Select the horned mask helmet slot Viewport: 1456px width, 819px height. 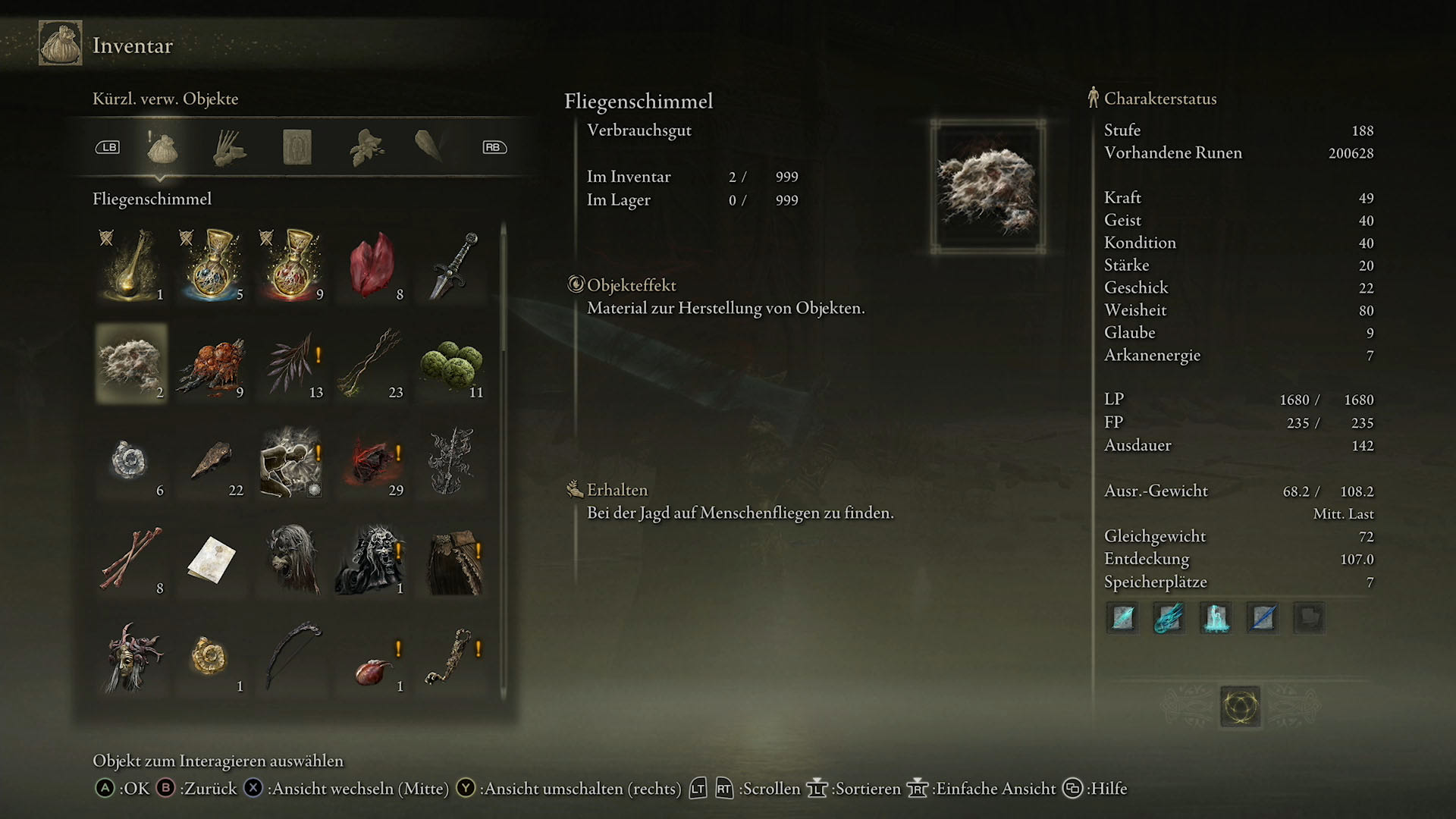click(x=131, y=657)
